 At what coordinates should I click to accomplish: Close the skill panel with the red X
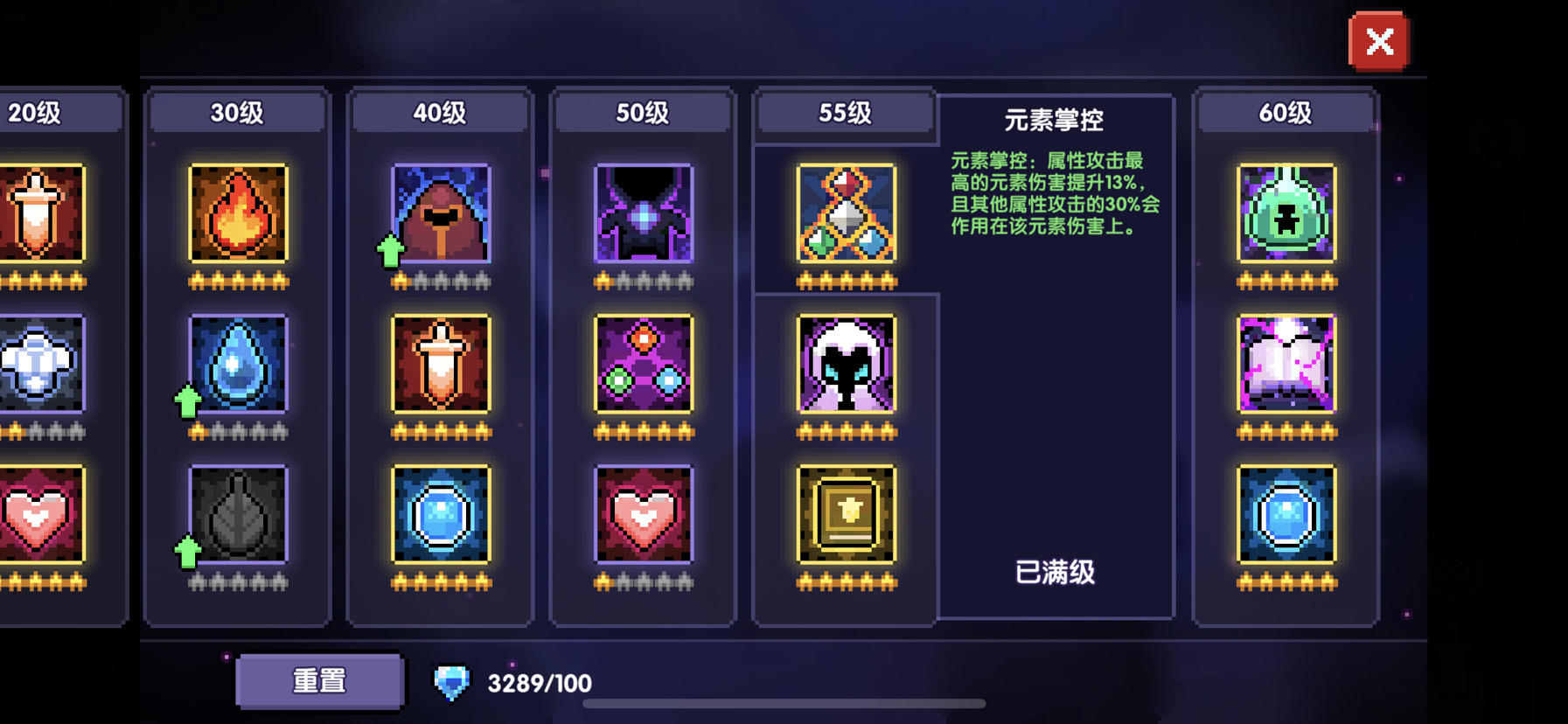(1380, 41)
